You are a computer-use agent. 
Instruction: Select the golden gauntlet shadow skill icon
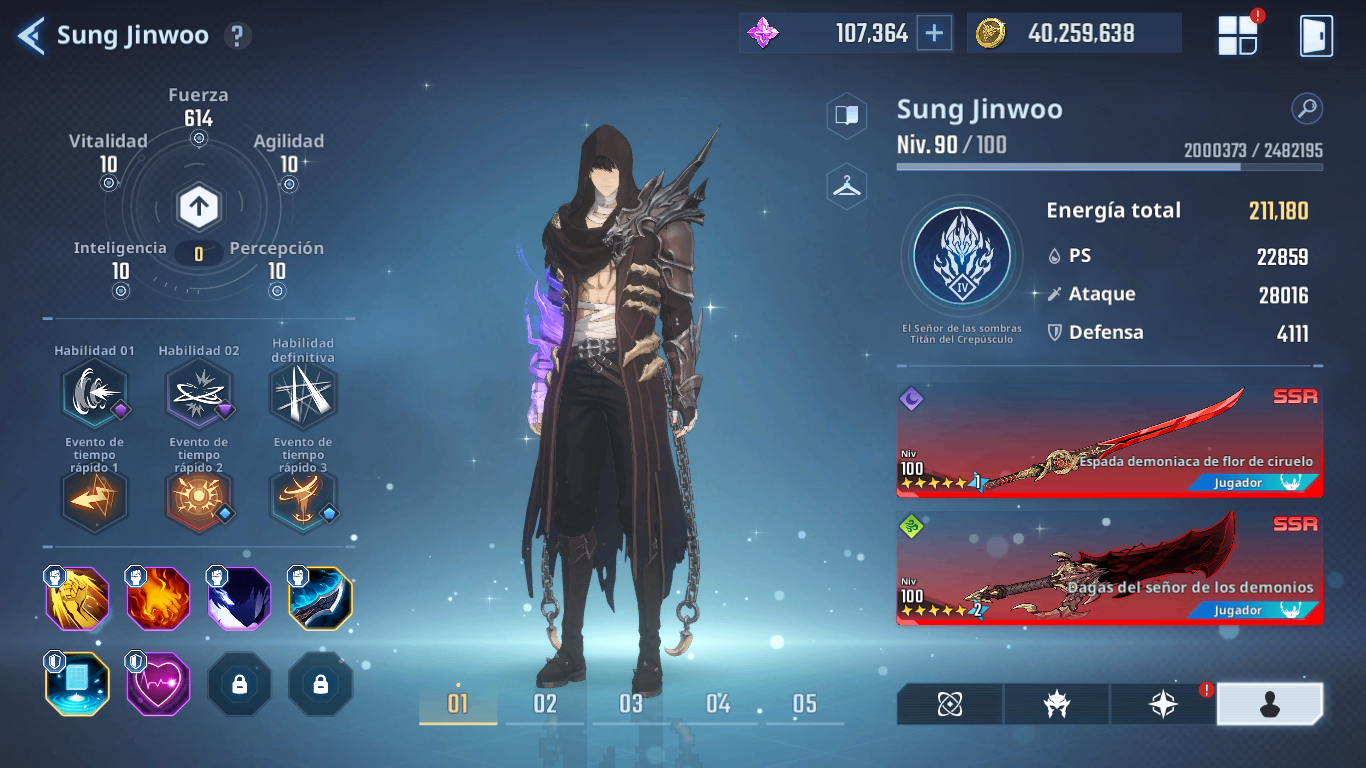78,598
